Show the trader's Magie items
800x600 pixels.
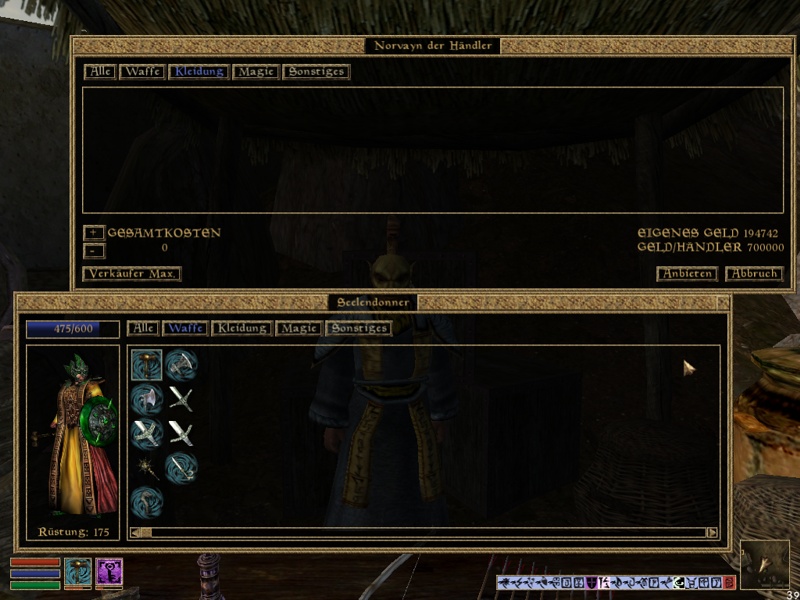tap(256, 72)
